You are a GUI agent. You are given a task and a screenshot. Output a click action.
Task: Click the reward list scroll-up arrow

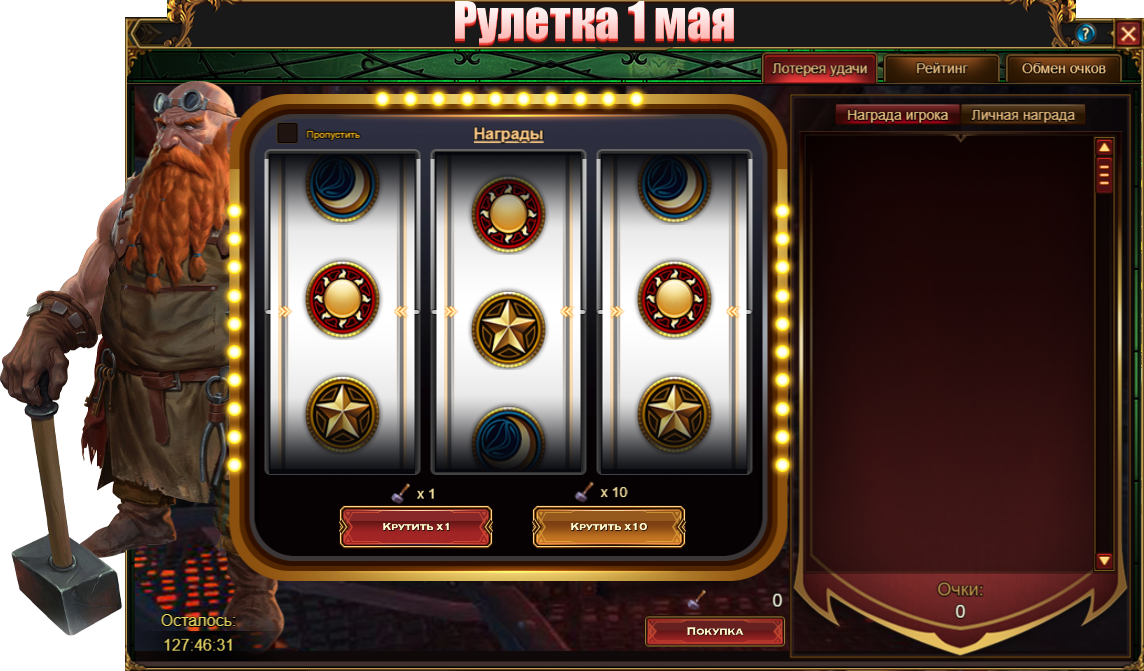tap(1105, 148)
